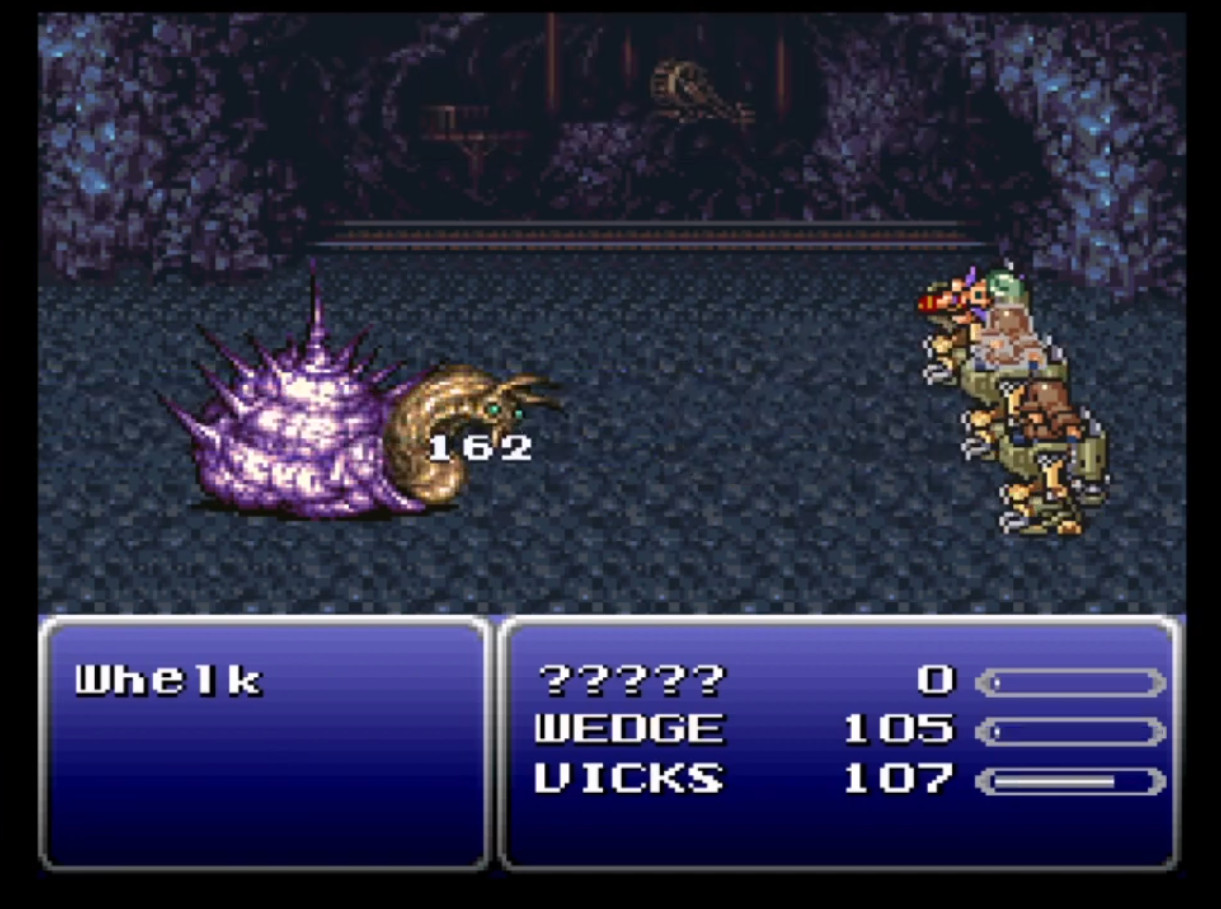
Task: Select Whelk in the enemy list
Action: pyautogui.click(x=168, y=681)
